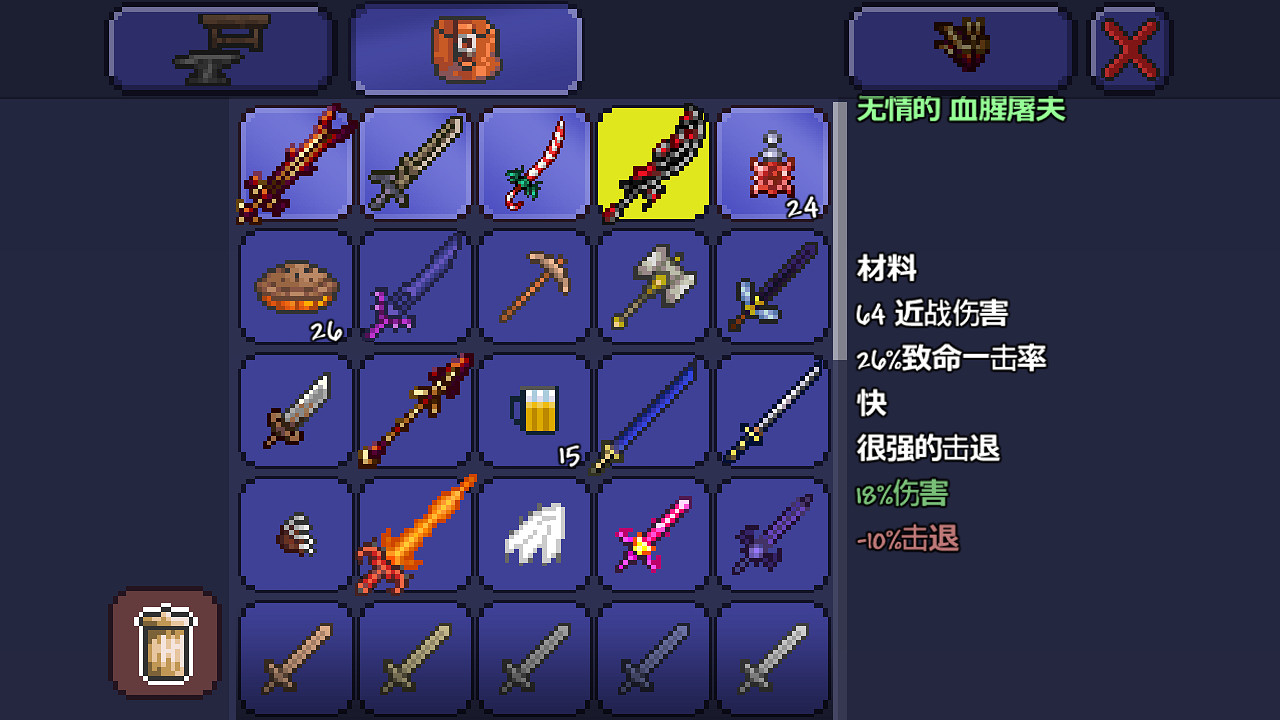1280x720 pixels.
Task: Click the glove equipment button at top right
Action: click(960, 47)
